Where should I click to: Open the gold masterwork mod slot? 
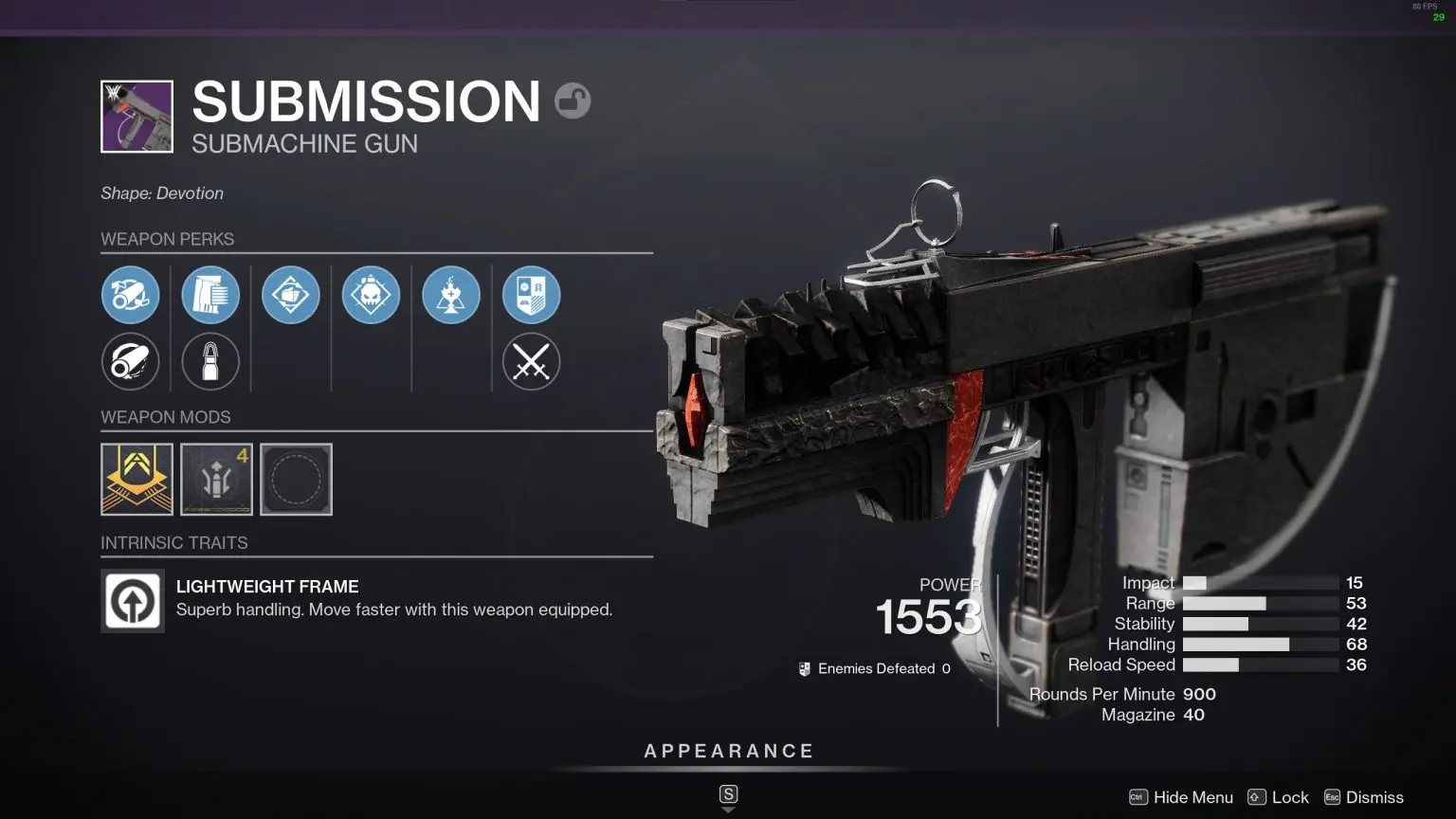(136, 479)
